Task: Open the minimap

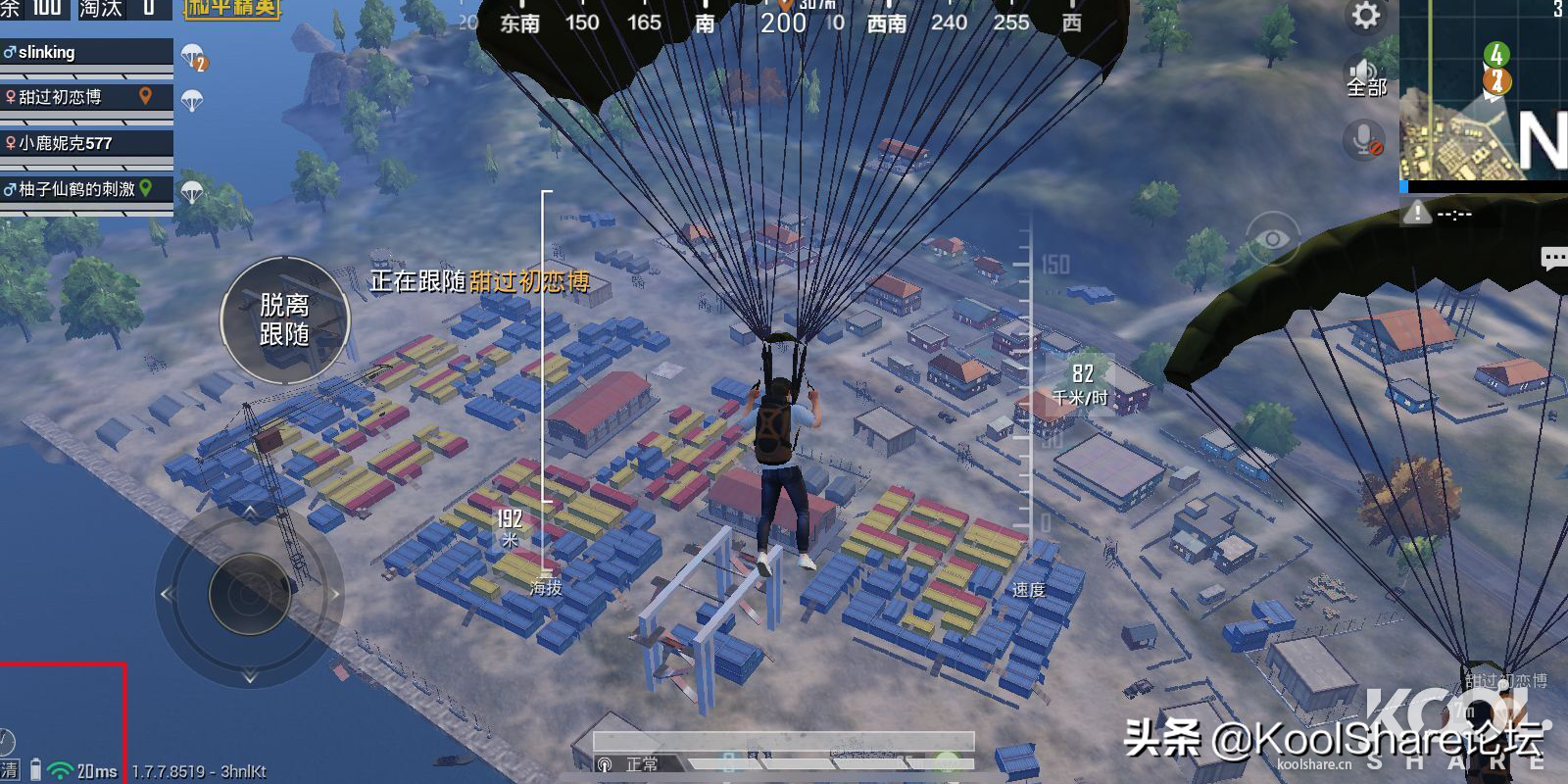Action: [1482, 90]
